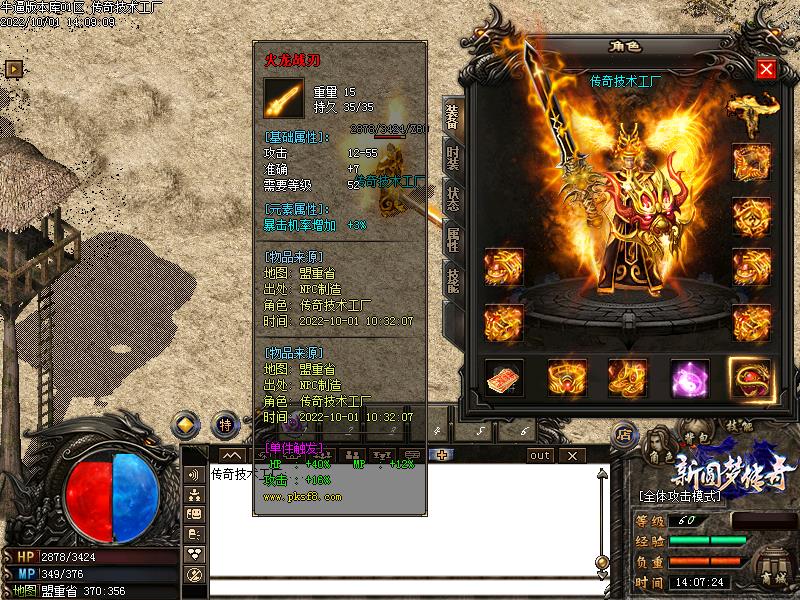
Task: Select the 技能 skills tab
Action: [452, 280]
